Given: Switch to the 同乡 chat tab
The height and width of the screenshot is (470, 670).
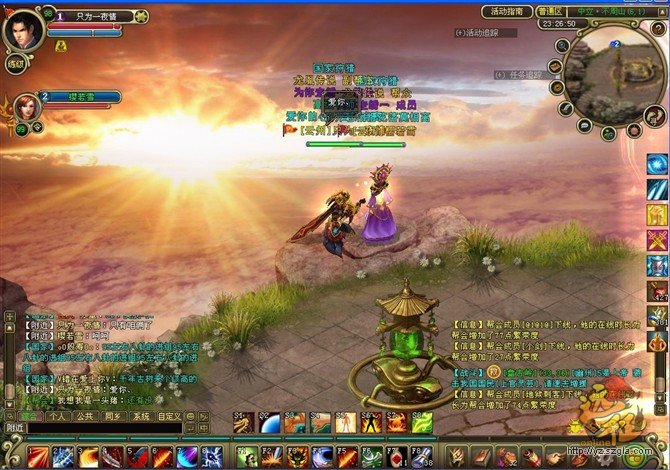Looking at the screenshot, I should [112, 415].
